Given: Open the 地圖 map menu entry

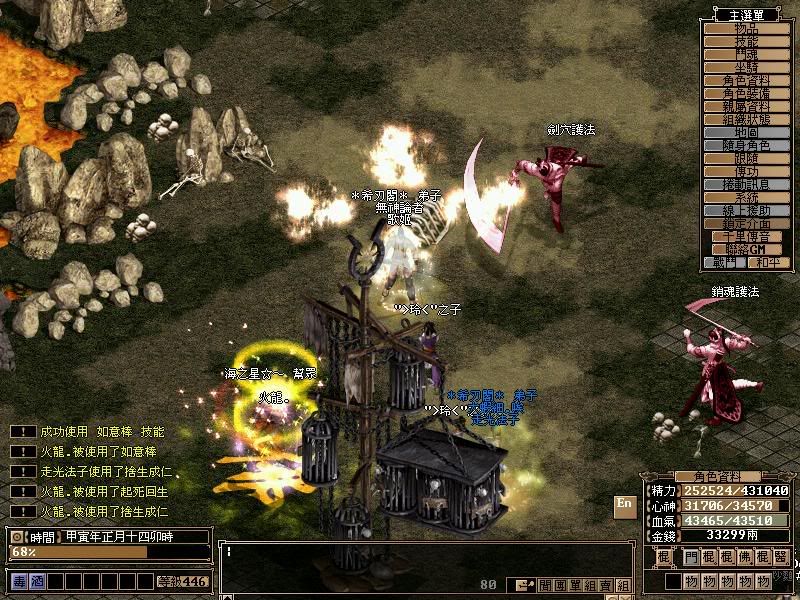Looking at the screenshot, I should [747, 133].
